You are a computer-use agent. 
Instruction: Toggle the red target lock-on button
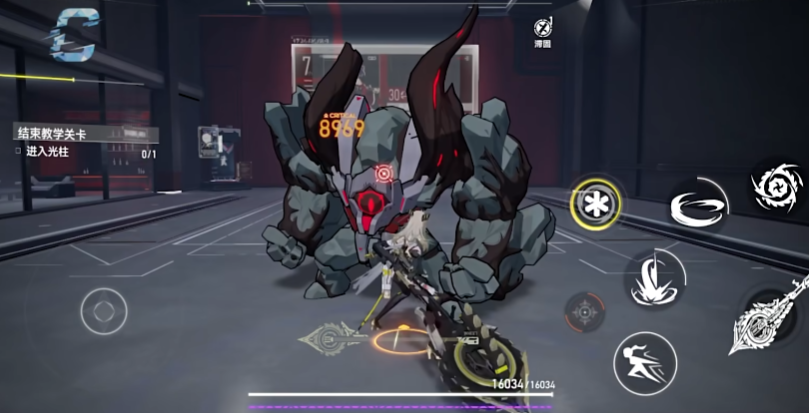point(584,312)
